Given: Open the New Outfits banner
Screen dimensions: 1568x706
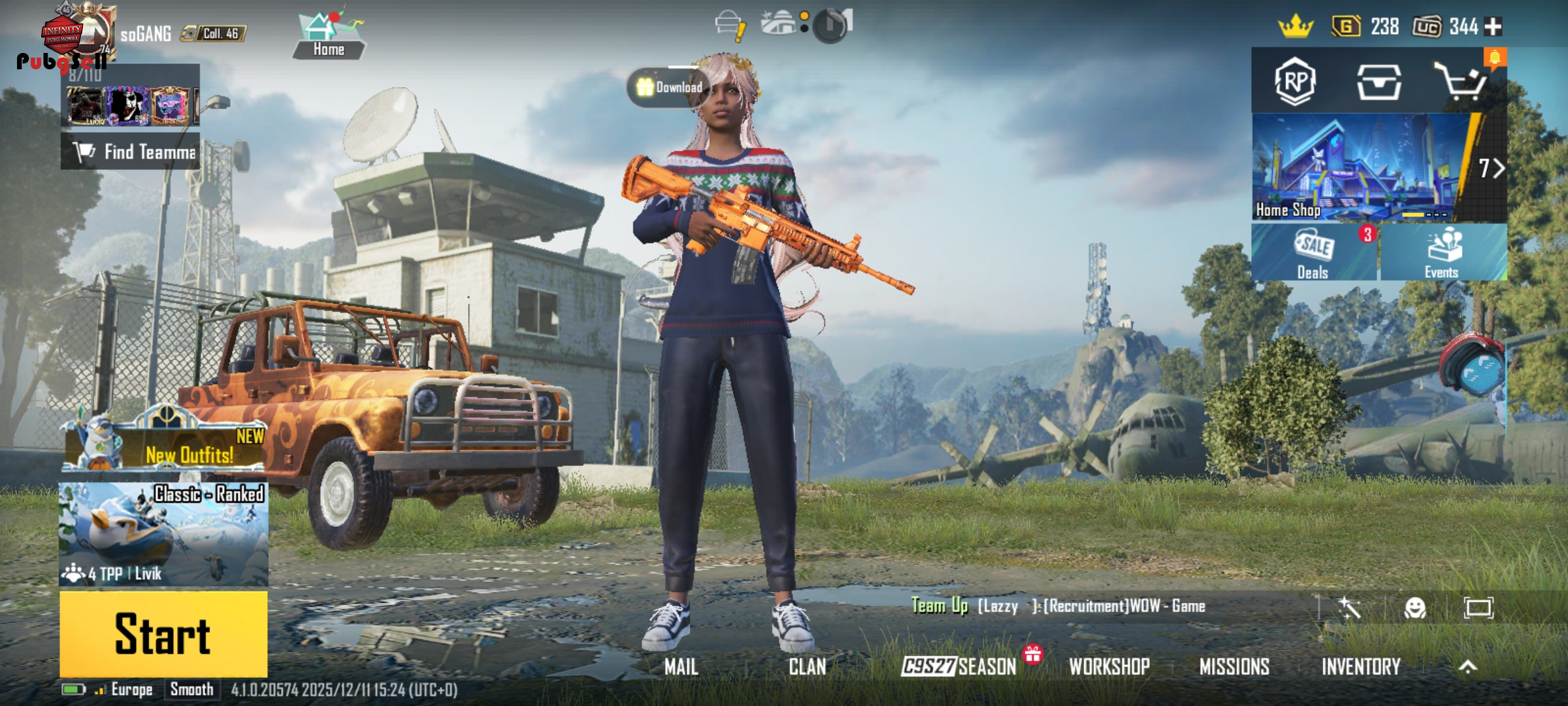Looking at the screenshot, I should [165, 446].
